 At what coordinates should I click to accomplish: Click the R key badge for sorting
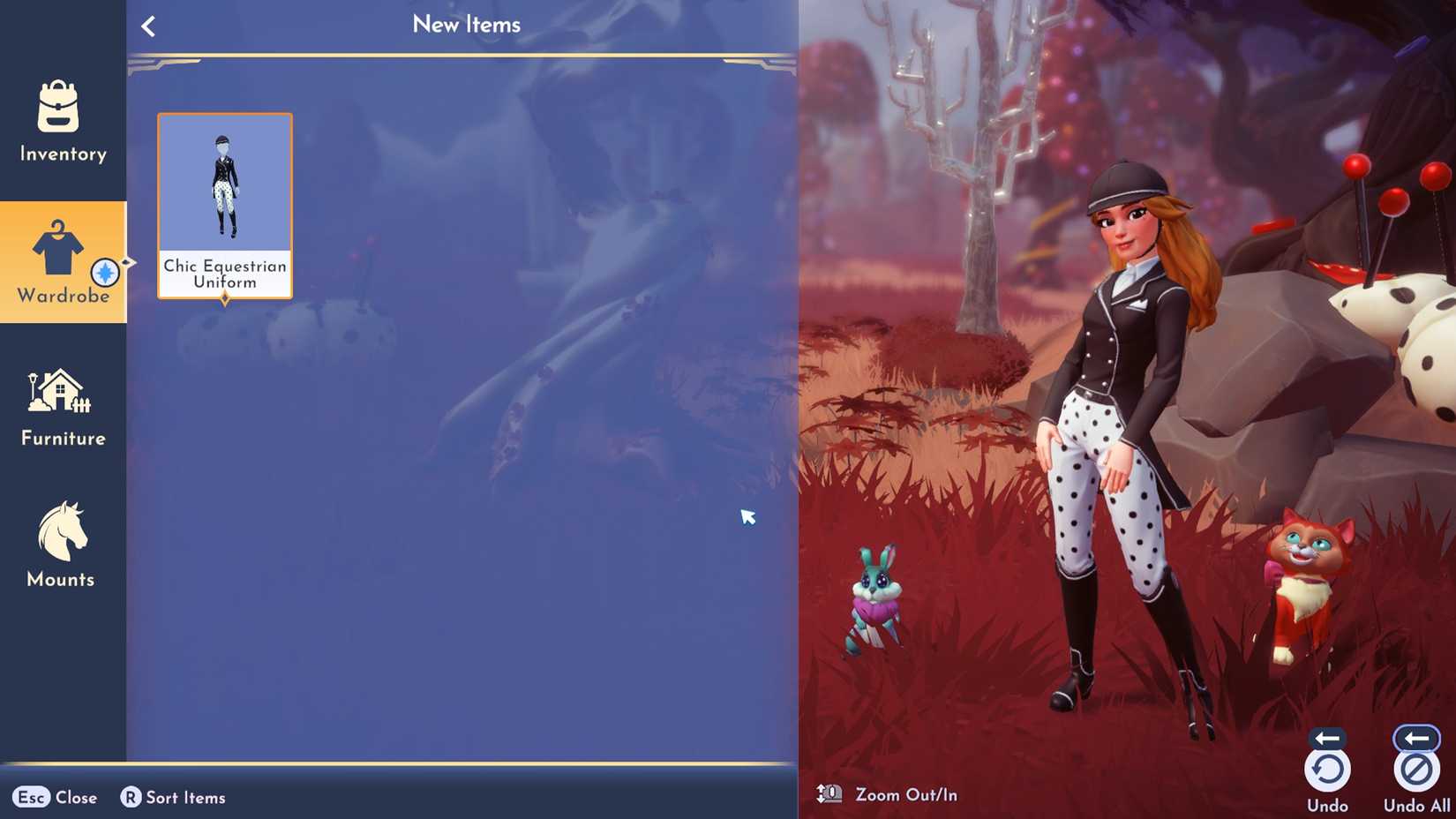tap(131, 797)
